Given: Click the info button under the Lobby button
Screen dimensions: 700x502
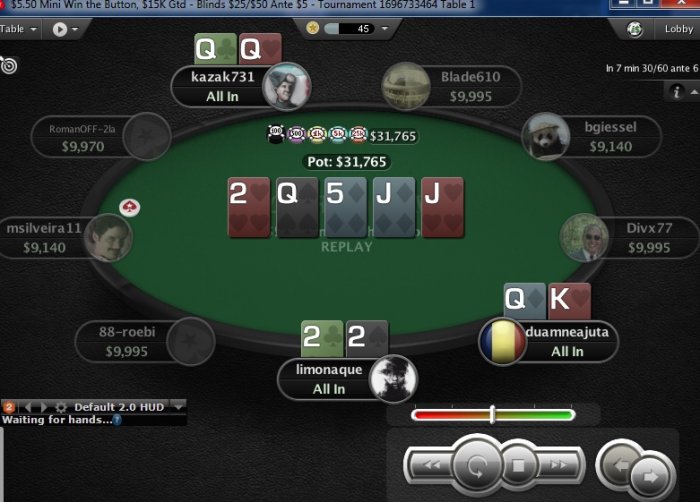Looking at the screenshot, I should [678, 92].
